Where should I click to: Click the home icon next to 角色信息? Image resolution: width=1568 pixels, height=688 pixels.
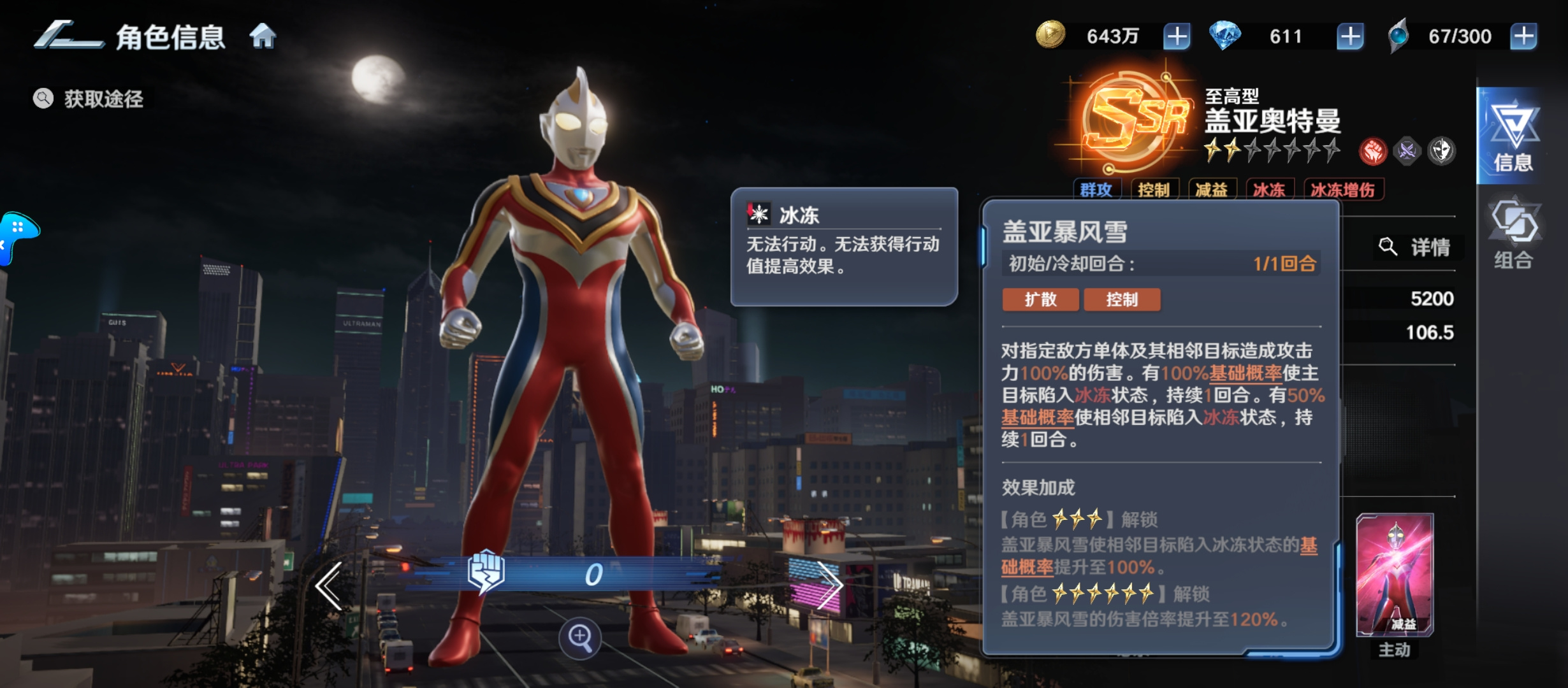pyautogui.click(x=262, y=36)
